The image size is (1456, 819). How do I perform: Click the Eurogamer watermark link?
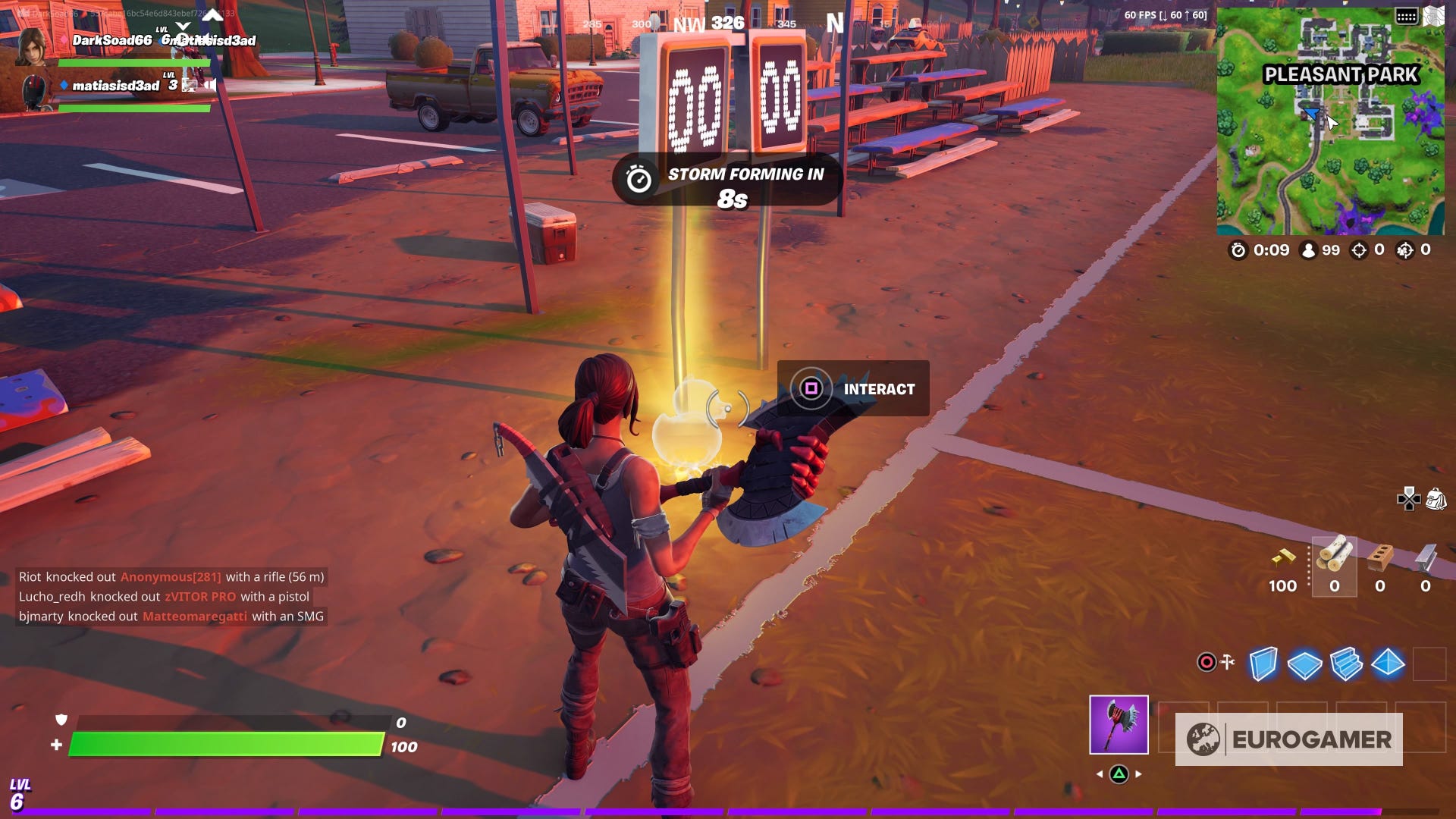point(1291,736)
